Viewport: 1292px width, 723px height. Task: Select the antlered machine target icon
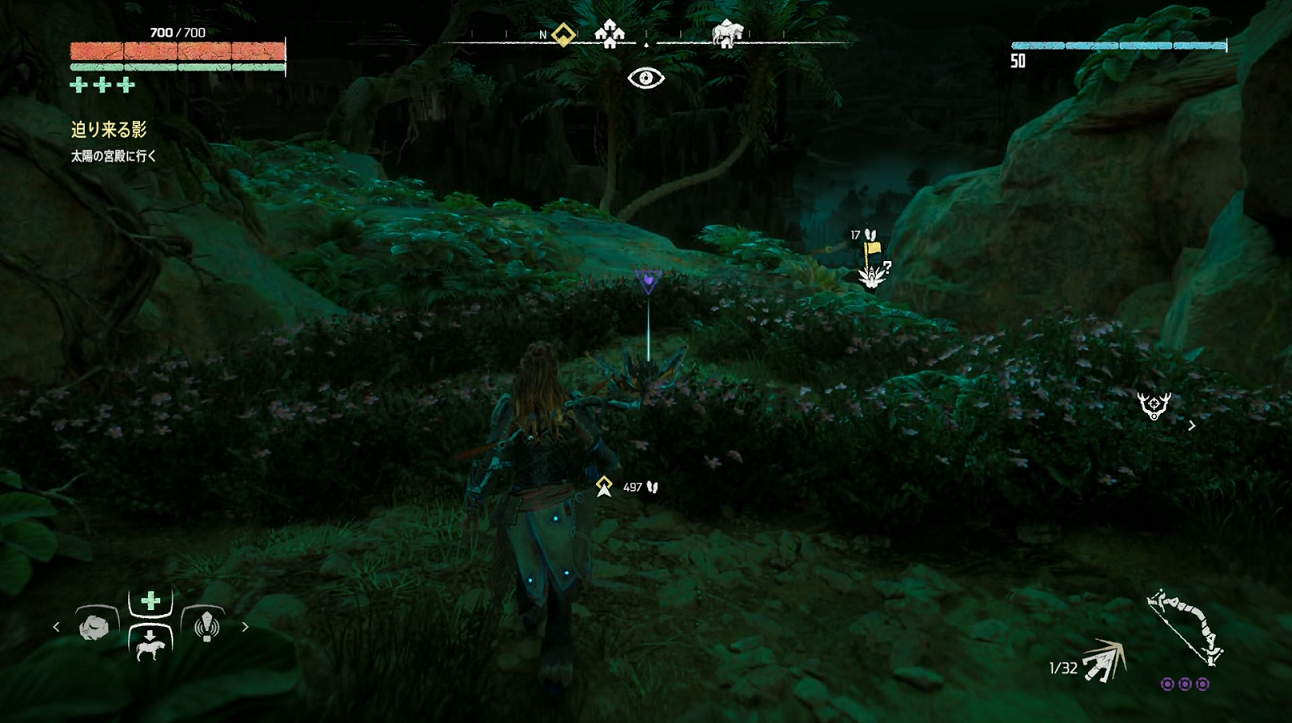click(x=1154, y=405)
